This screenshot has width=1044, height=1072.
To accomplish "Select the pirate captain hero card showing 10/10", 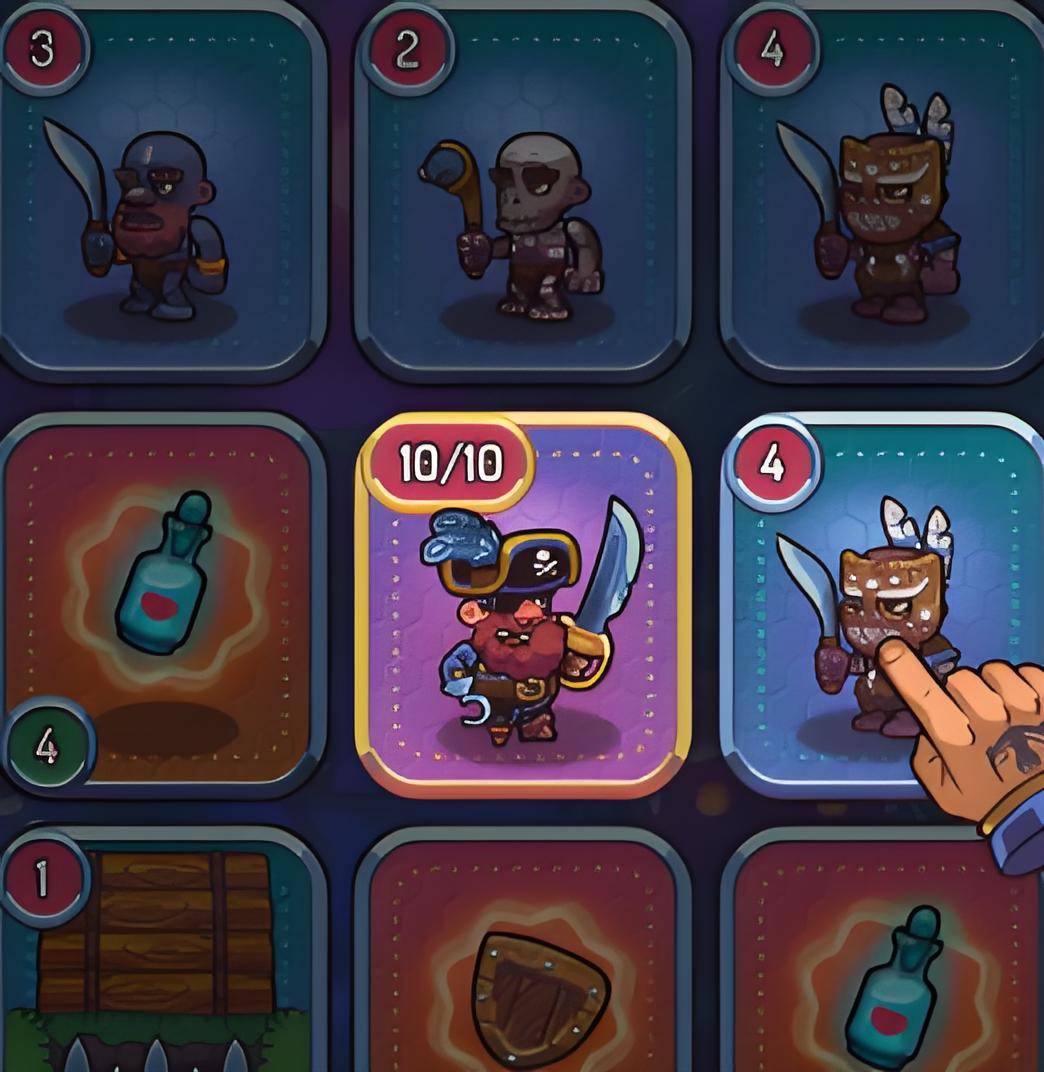I will click(x=523, y=605).
